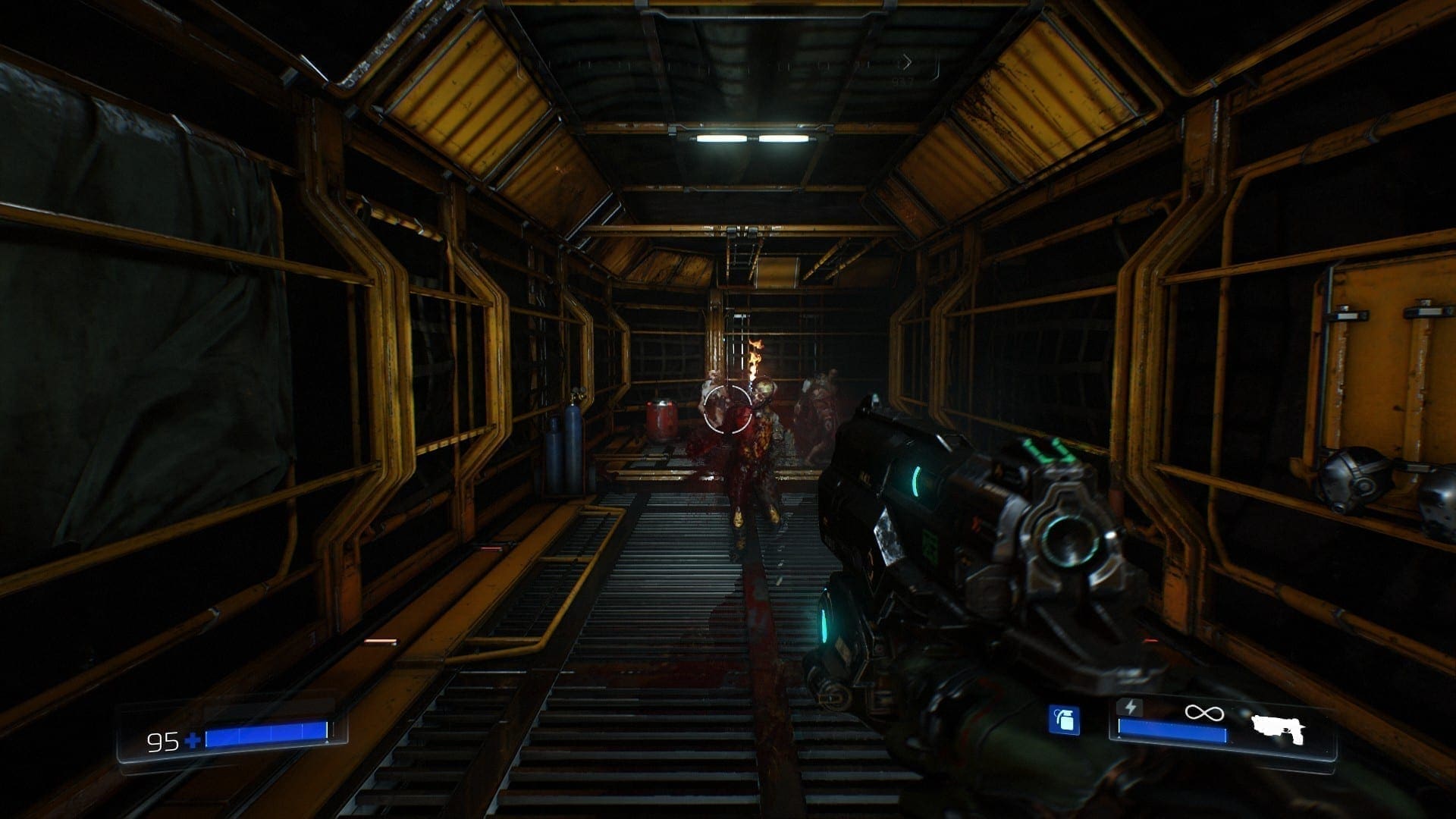The width and height of the screenshot is (1456, 819).
Task: Select the frag grenade equipment icon
Action: point(1064,720)
